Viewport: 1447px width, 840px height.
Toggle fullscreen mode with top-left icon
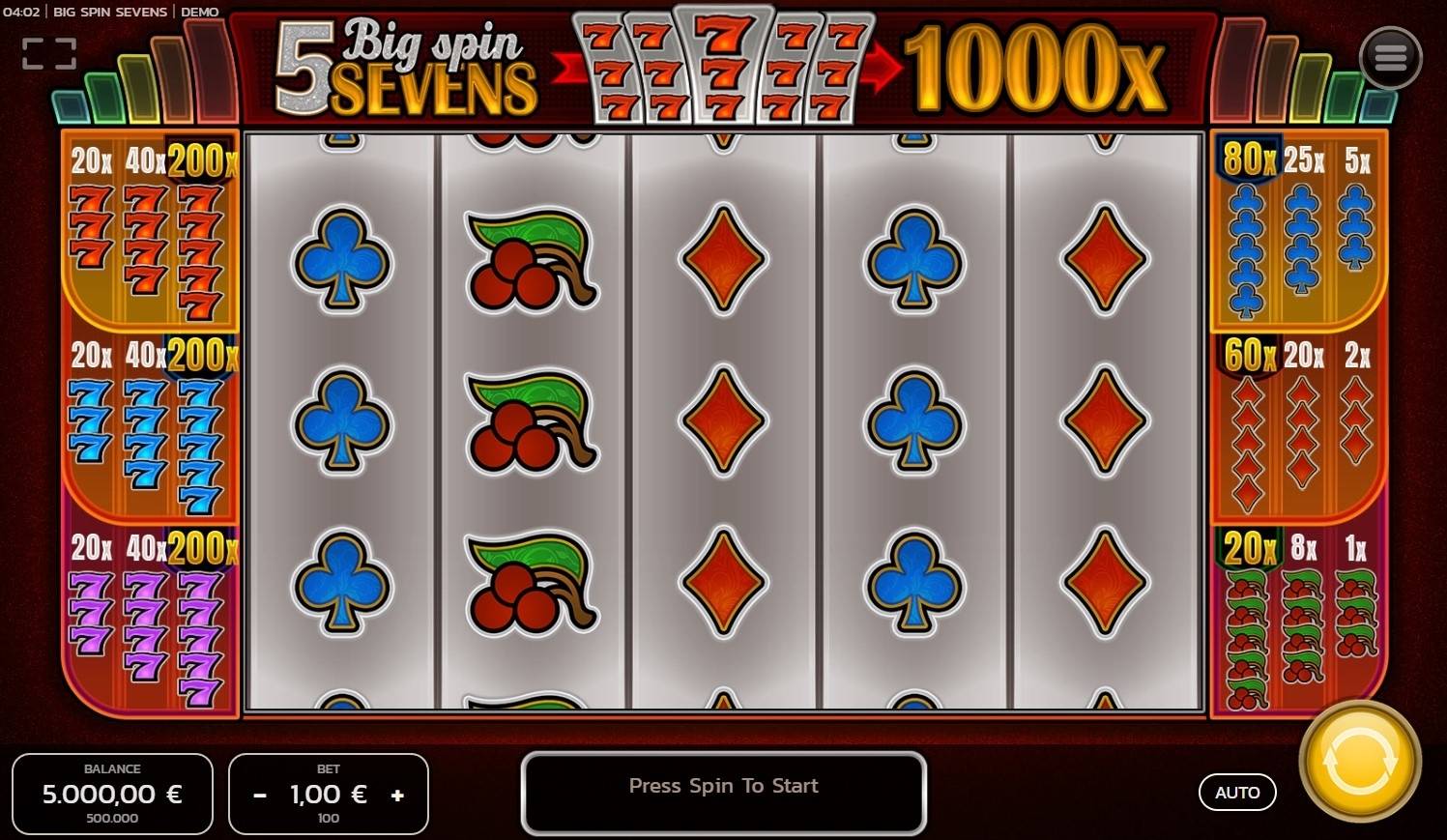point(48,53)
